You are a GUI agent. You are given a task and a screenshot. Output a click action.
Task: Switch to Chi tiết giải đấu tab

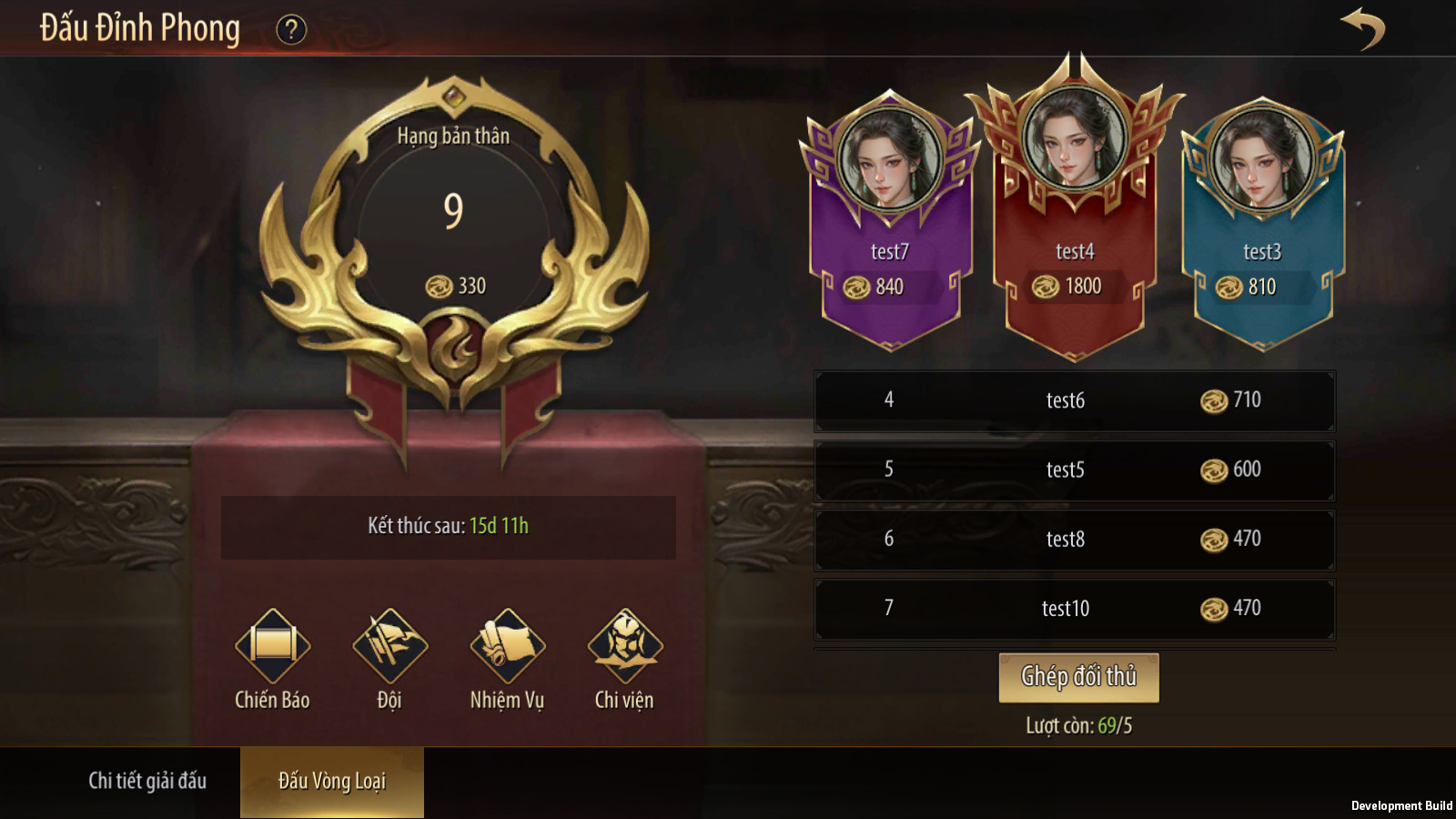pyautogui.click(x=147, y=781)
